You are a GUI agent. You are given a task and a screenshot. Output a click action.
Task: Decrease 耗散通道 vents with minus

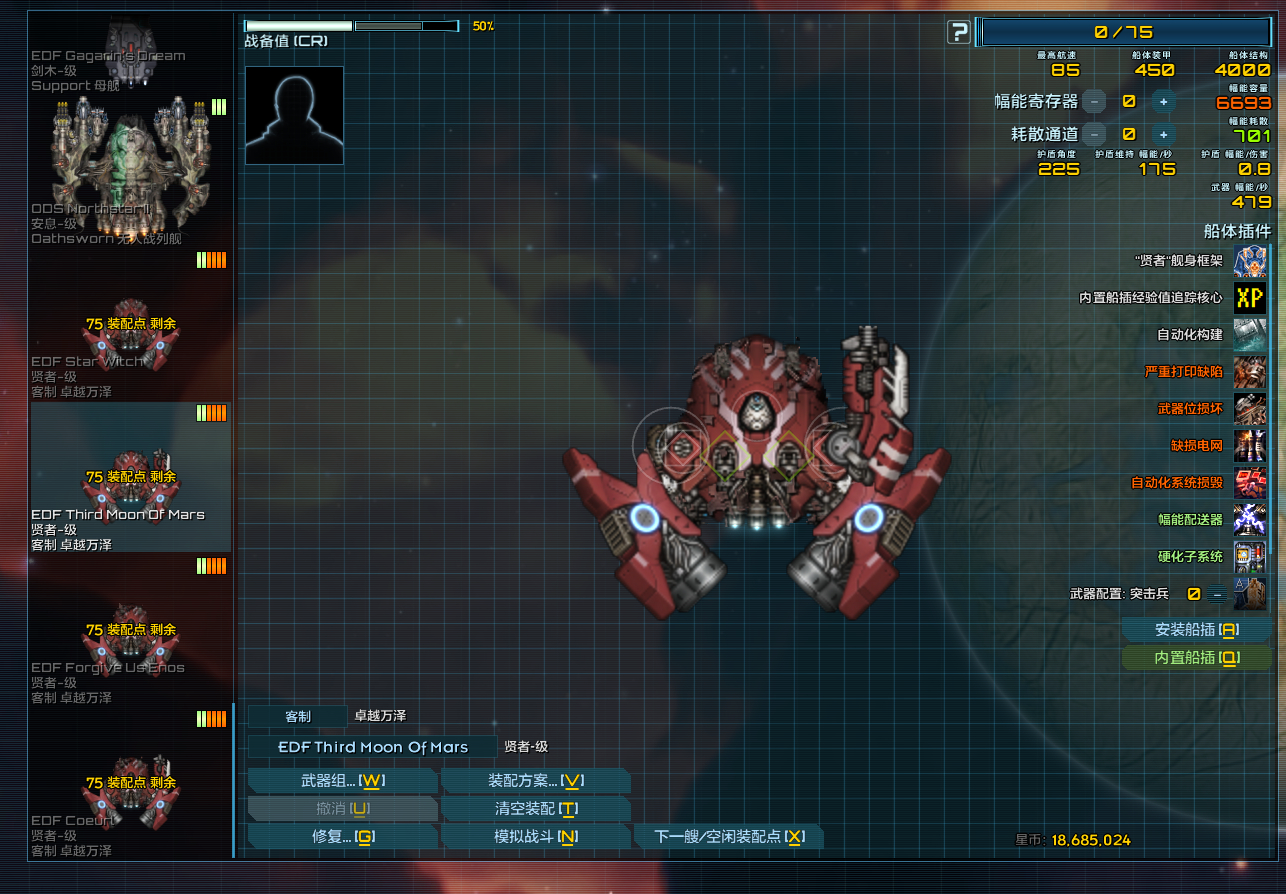[x=1095, y=134]
